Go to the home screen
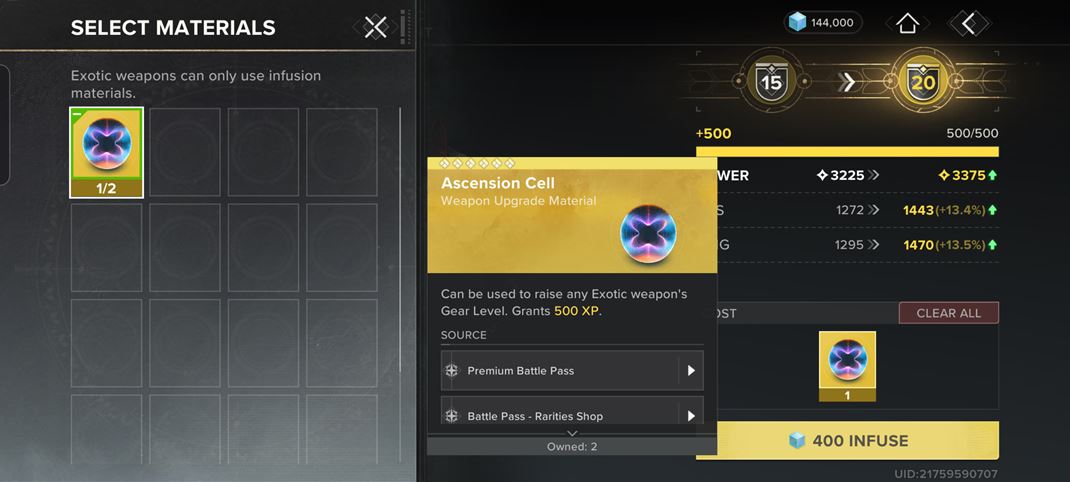Screen dimensions: 1070x482 pyautogui.click(x=907, y=22)
